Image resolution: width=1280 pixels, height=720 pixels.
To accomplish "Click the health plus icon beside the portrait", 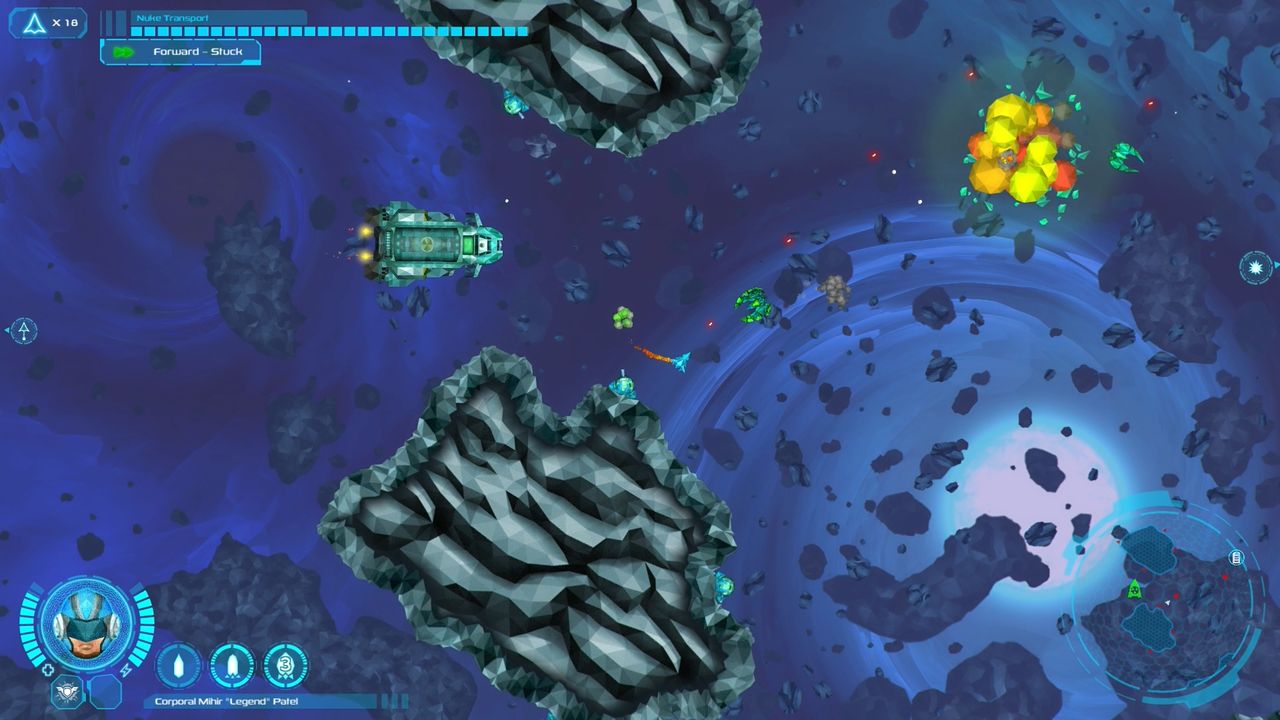I will 47,668.
